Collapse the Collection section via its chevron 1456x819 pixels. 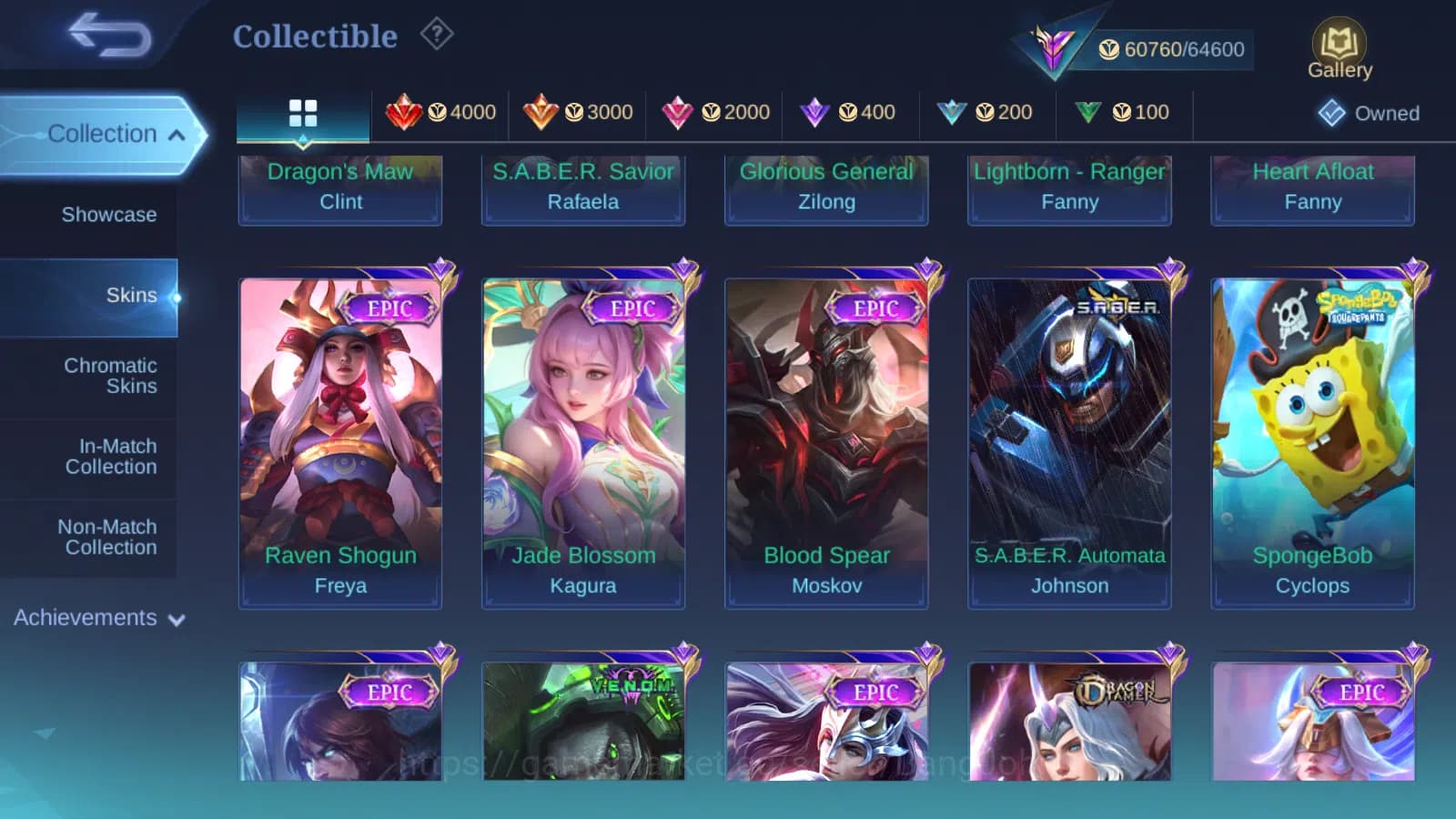[176, 133]
